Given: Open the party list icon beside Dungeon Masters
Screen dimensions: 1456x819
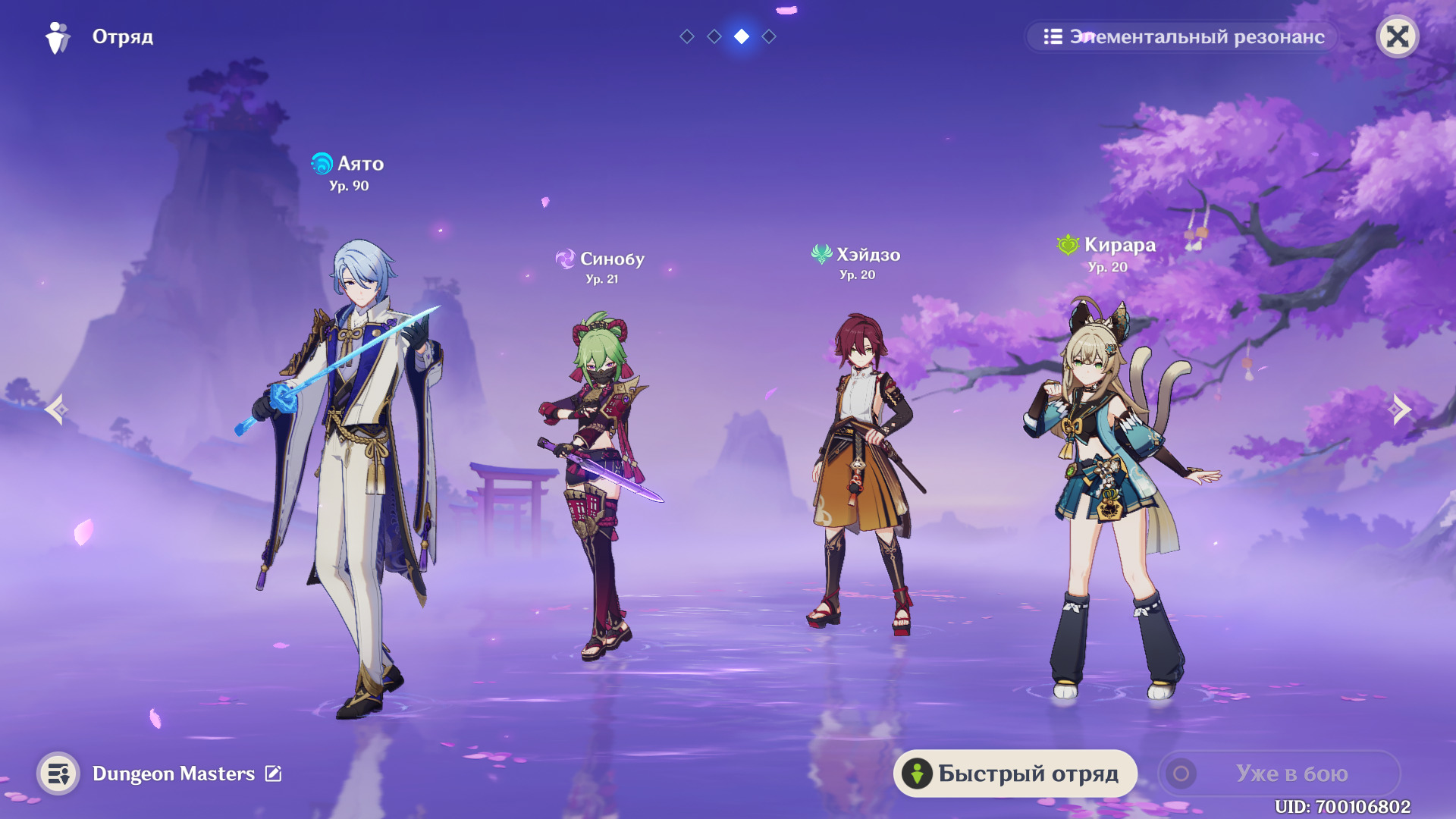Looking at the screenshot, I should (x=58, y=773).
